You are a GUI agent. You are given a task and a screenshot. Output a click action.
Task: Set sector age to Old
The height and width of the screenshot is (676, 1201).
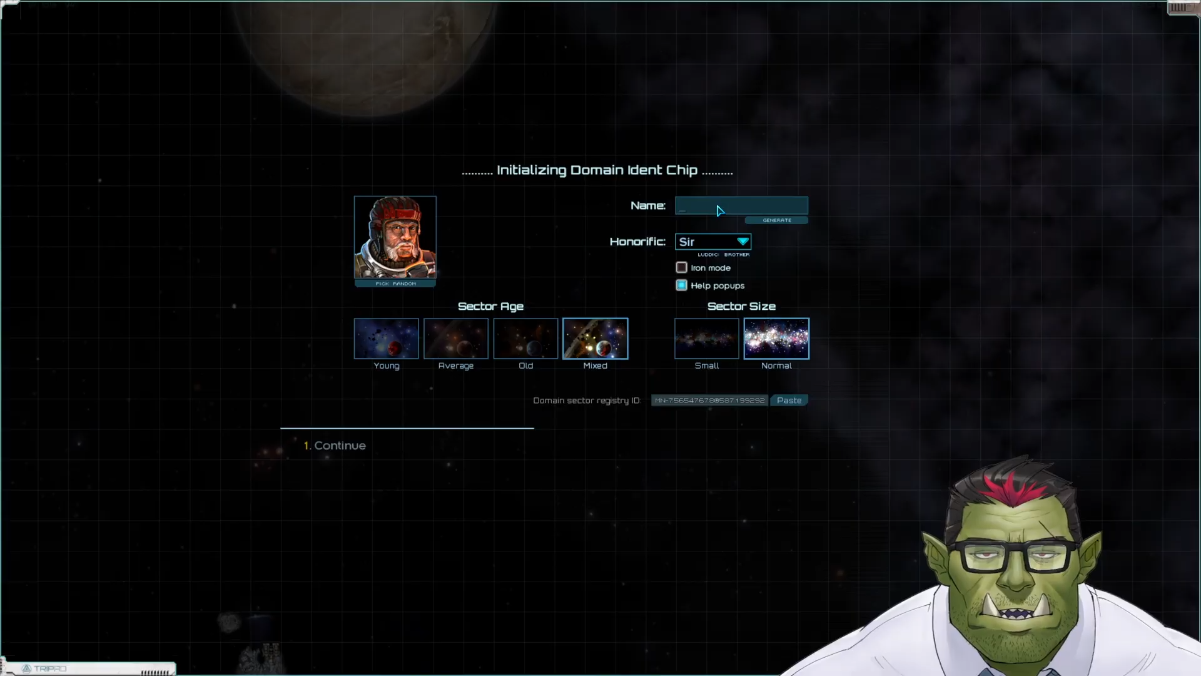525,339
